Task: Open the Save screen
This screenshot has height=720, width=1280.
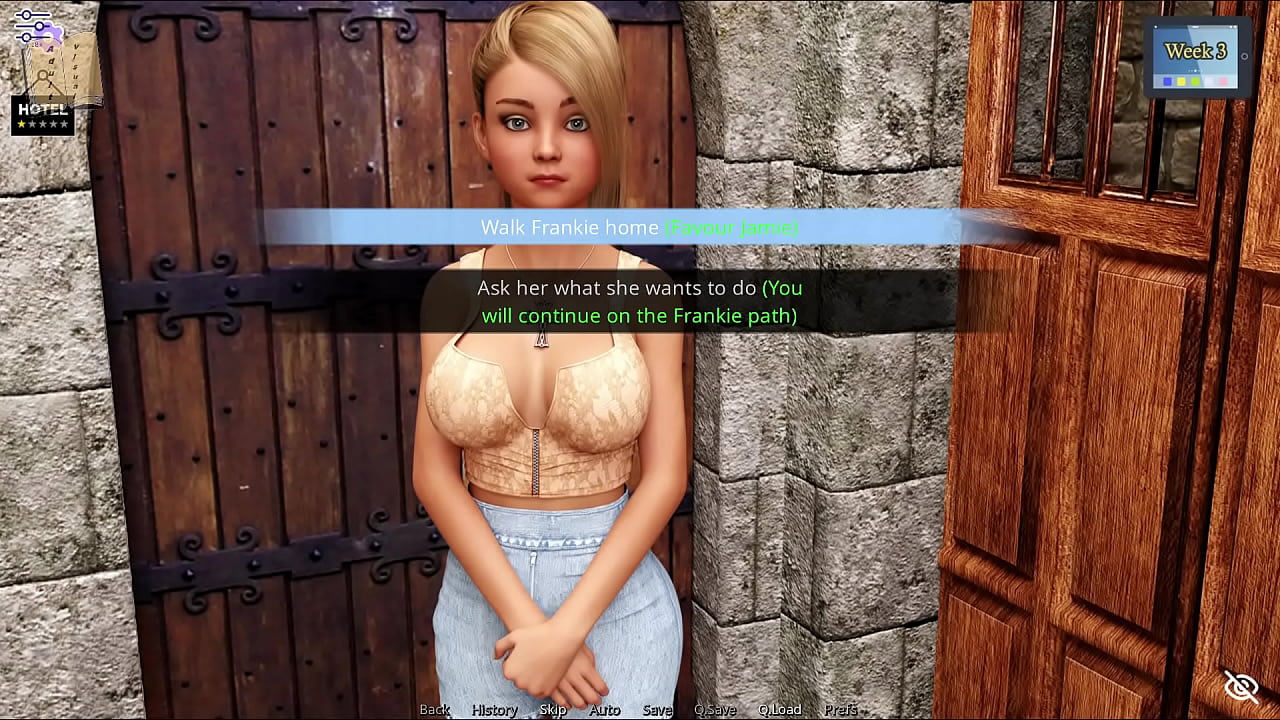Action: (657, 709)
